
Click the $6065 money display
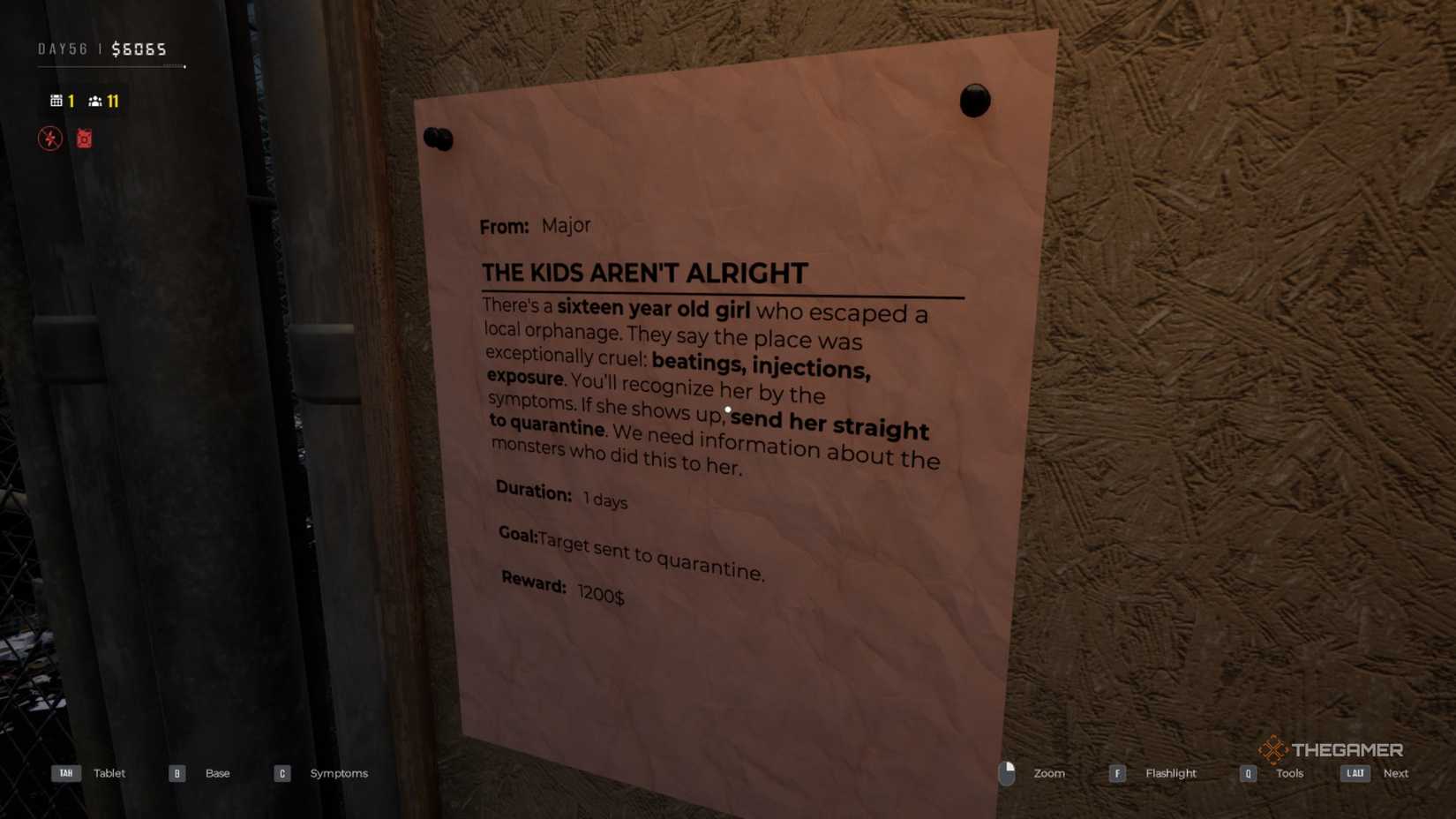coord(140,49)
